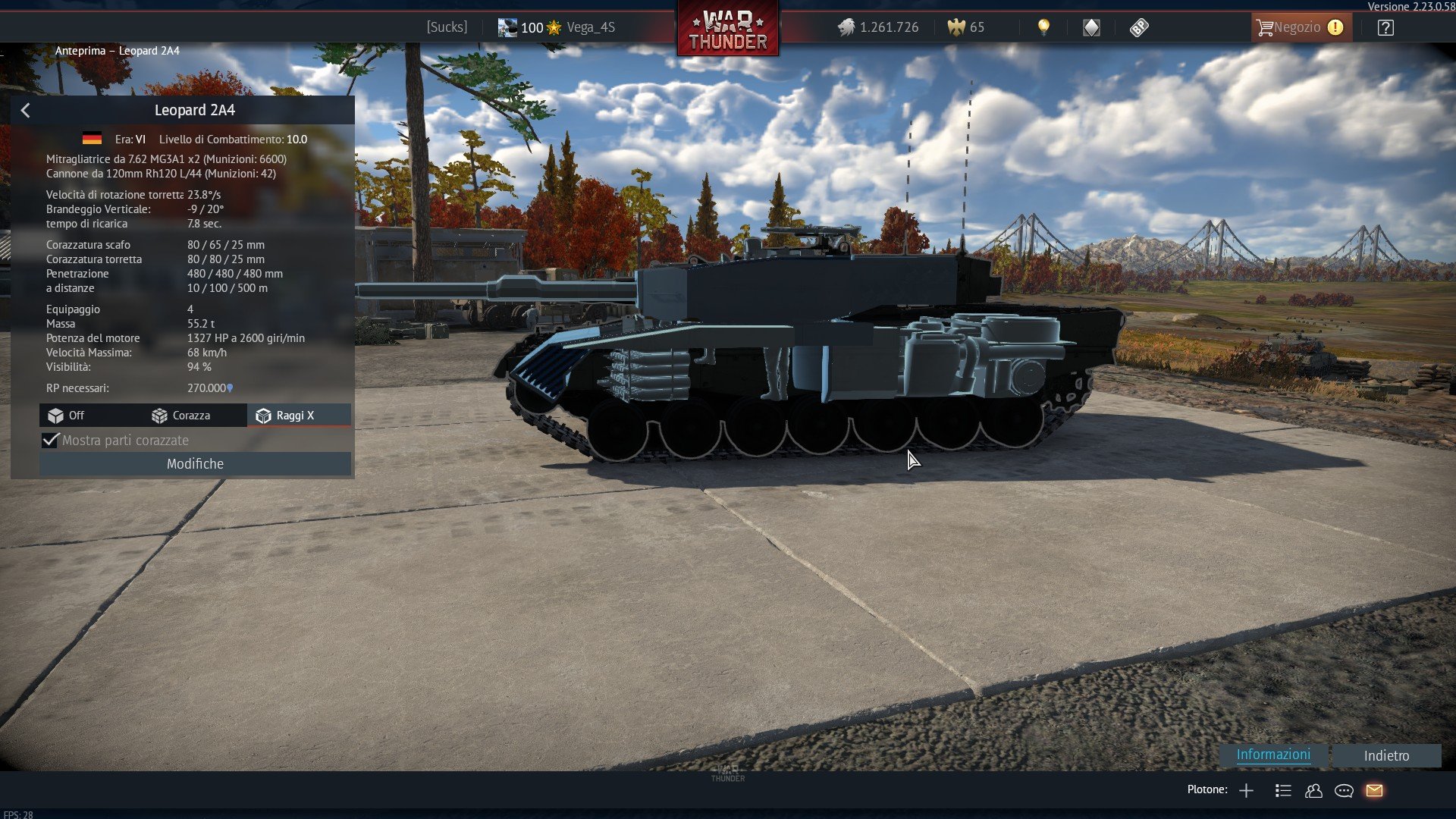Add a platoon member with plus icon
This screenshot has width=1456, height=819.
coord(1246,791)
